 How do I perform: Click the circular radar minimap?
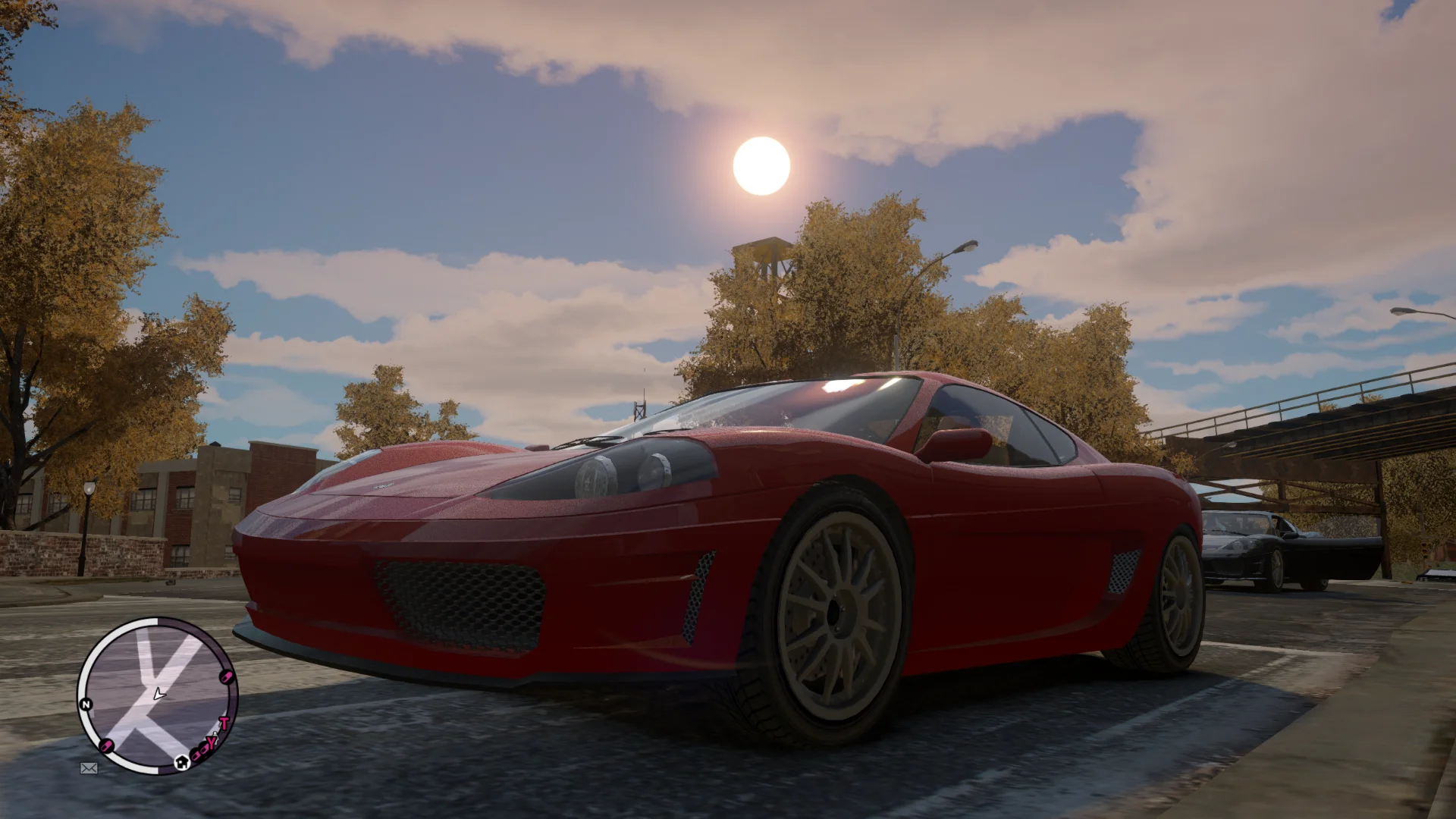157,695
